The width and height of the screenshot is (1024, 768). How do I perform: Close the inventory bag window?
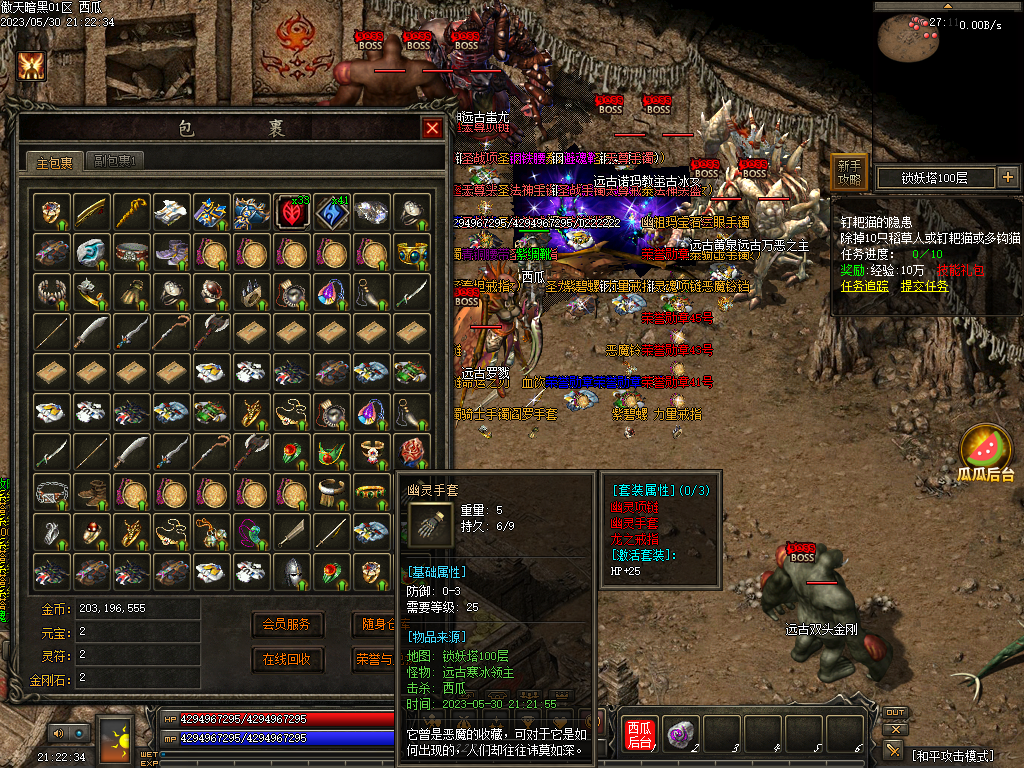[x=432, y=128]
